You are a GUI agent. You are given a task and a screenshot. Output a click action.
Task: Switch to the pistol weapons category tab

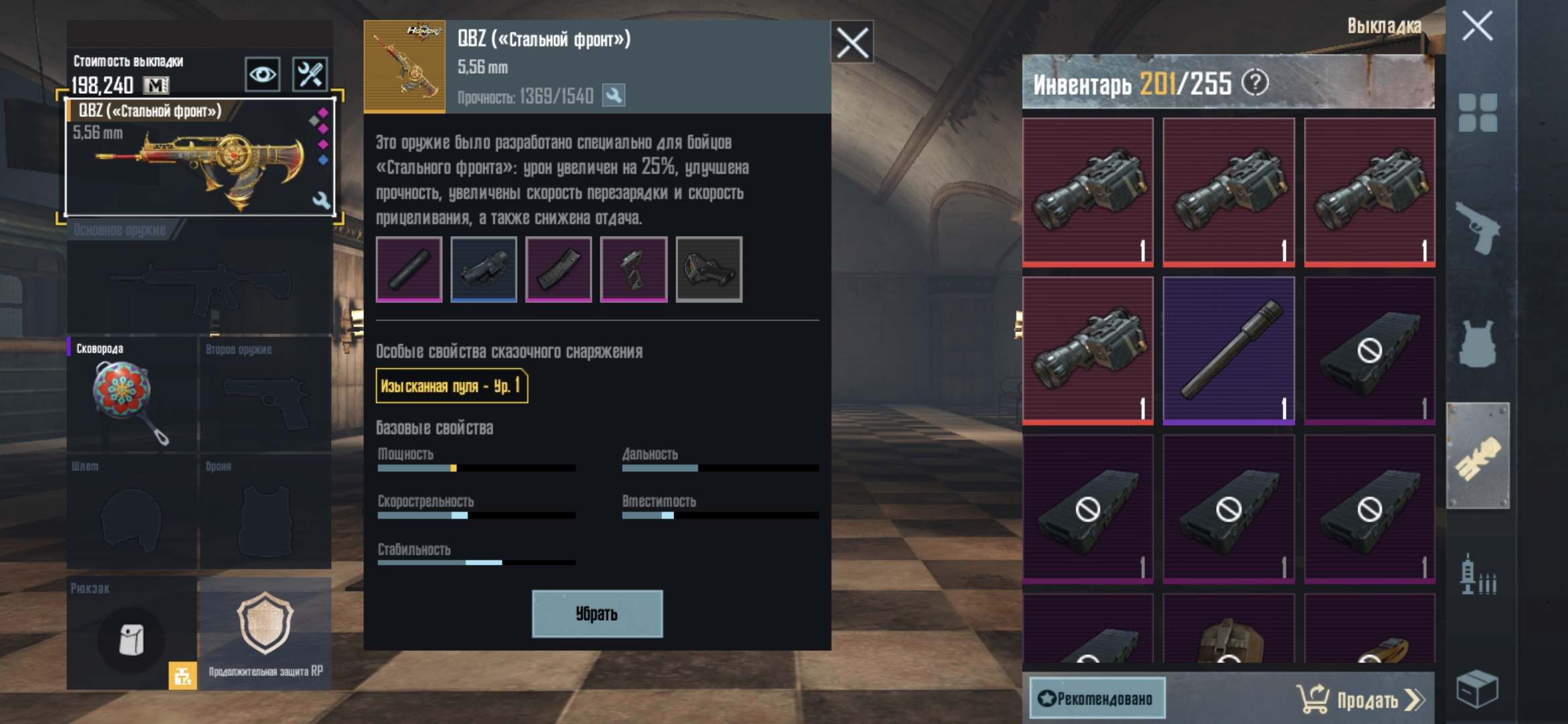click(1478, 229)
